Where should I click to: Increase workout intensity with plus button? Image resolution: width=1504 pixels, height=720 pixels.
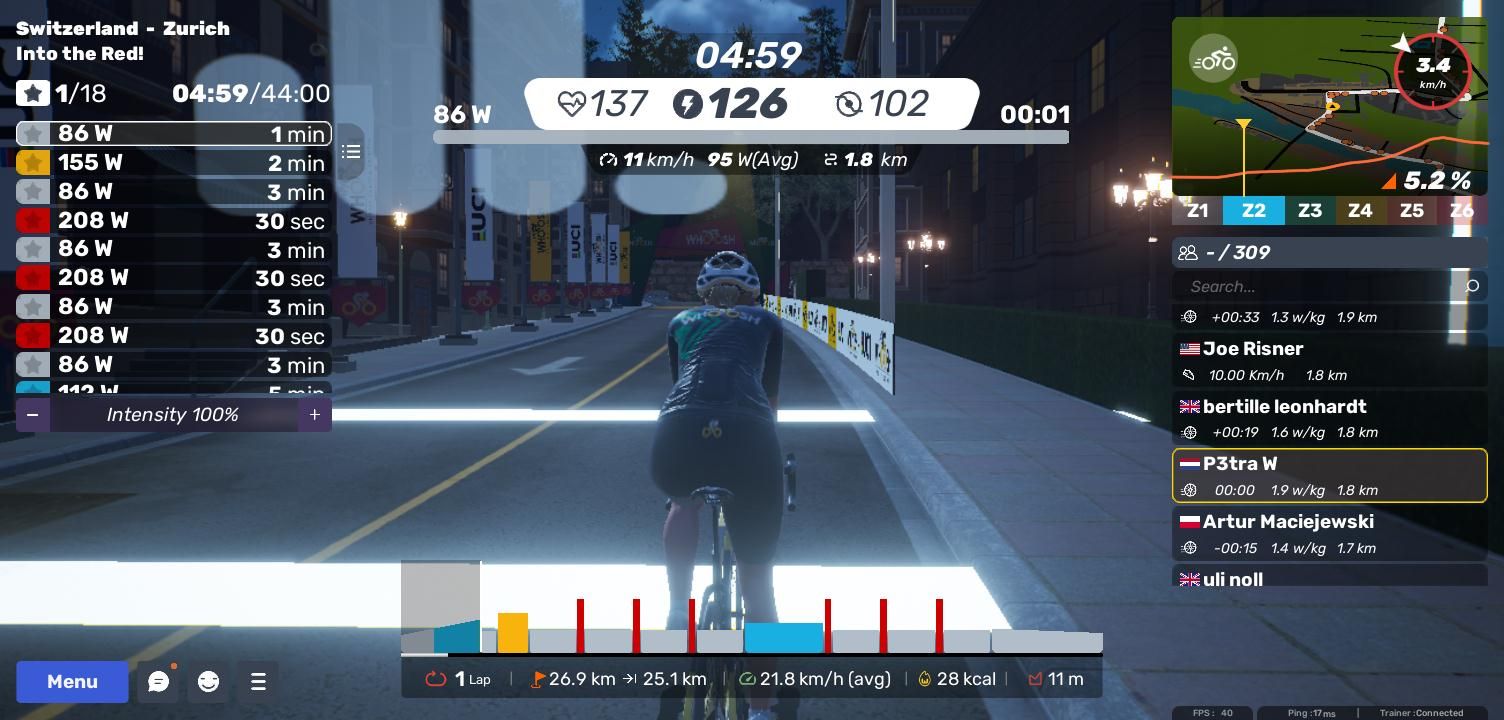[x=314, y=414]
